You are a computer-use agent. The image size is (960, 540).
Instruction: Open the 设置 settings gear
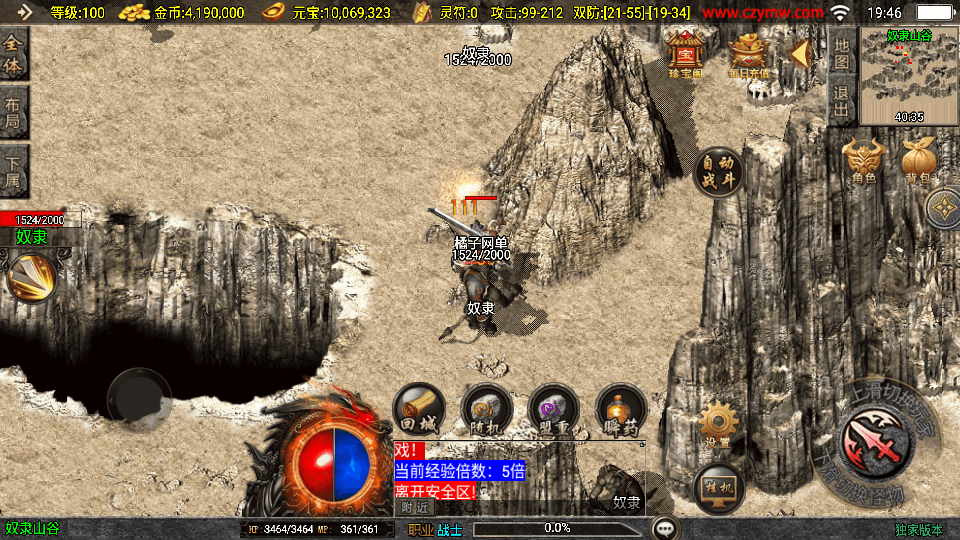coord(718,425)
